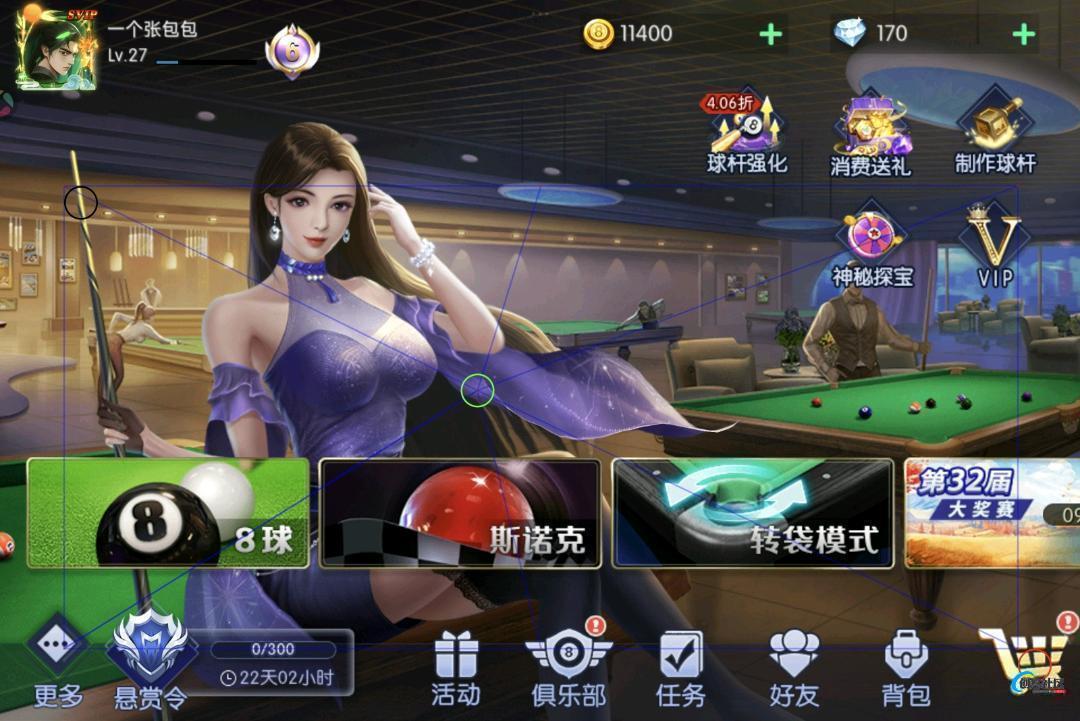Screen dimensions: 1080x721
Task: Open the player avatar profile
Action: pos(56,48)
